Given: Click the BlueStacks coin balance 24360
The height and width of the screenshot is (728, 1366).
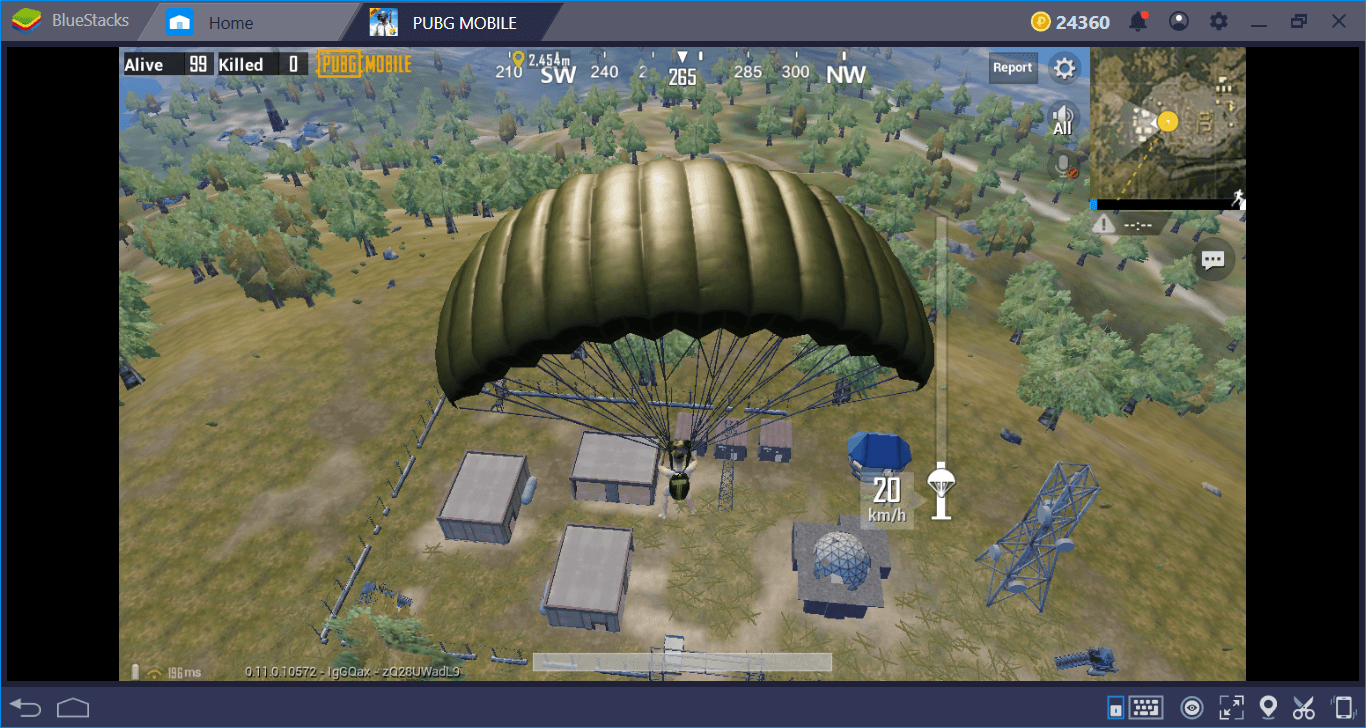Looking at the screenshot, I should click(x=1070, y=22).
